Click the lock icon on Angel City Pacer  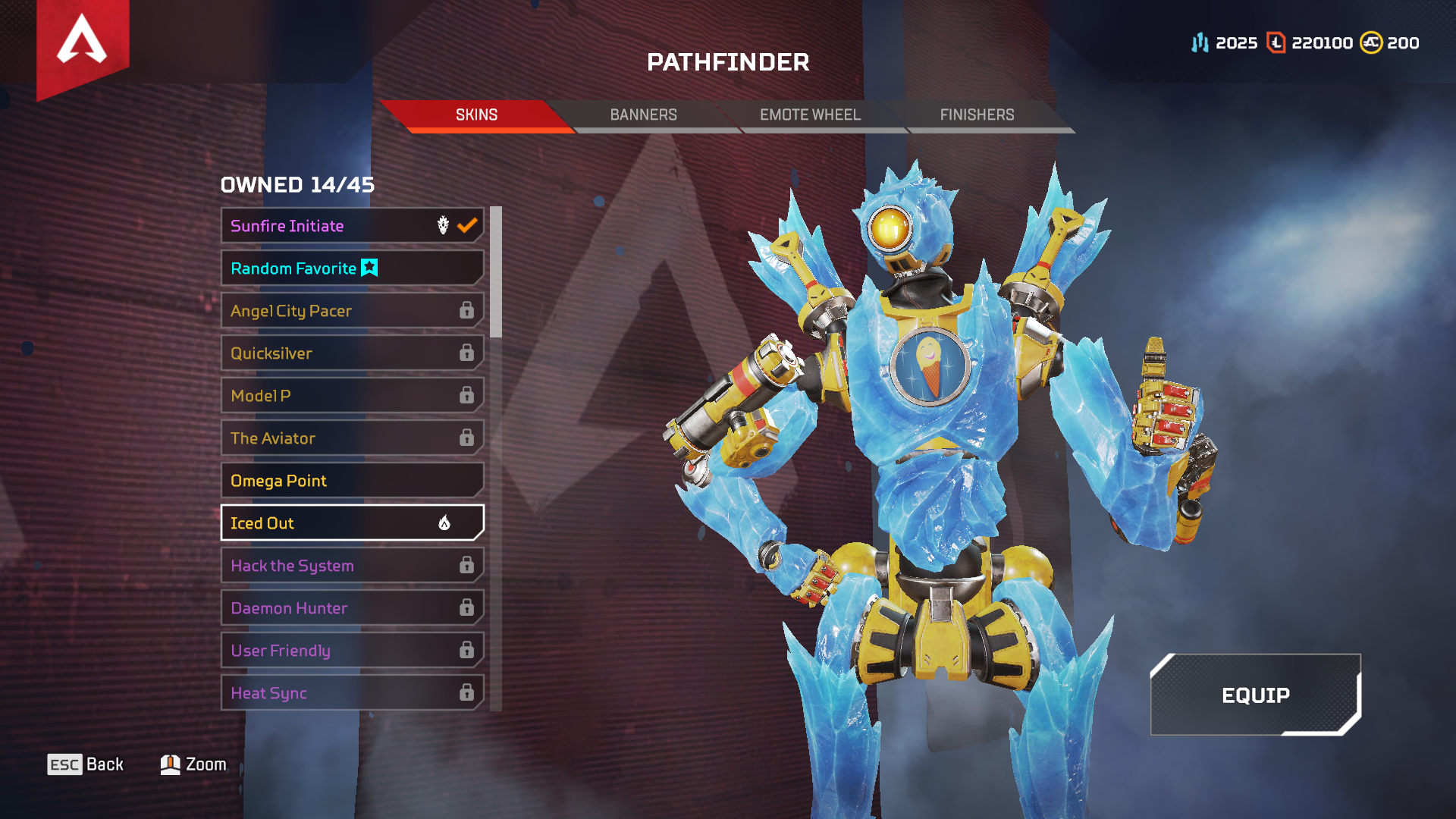click(465, 310)
